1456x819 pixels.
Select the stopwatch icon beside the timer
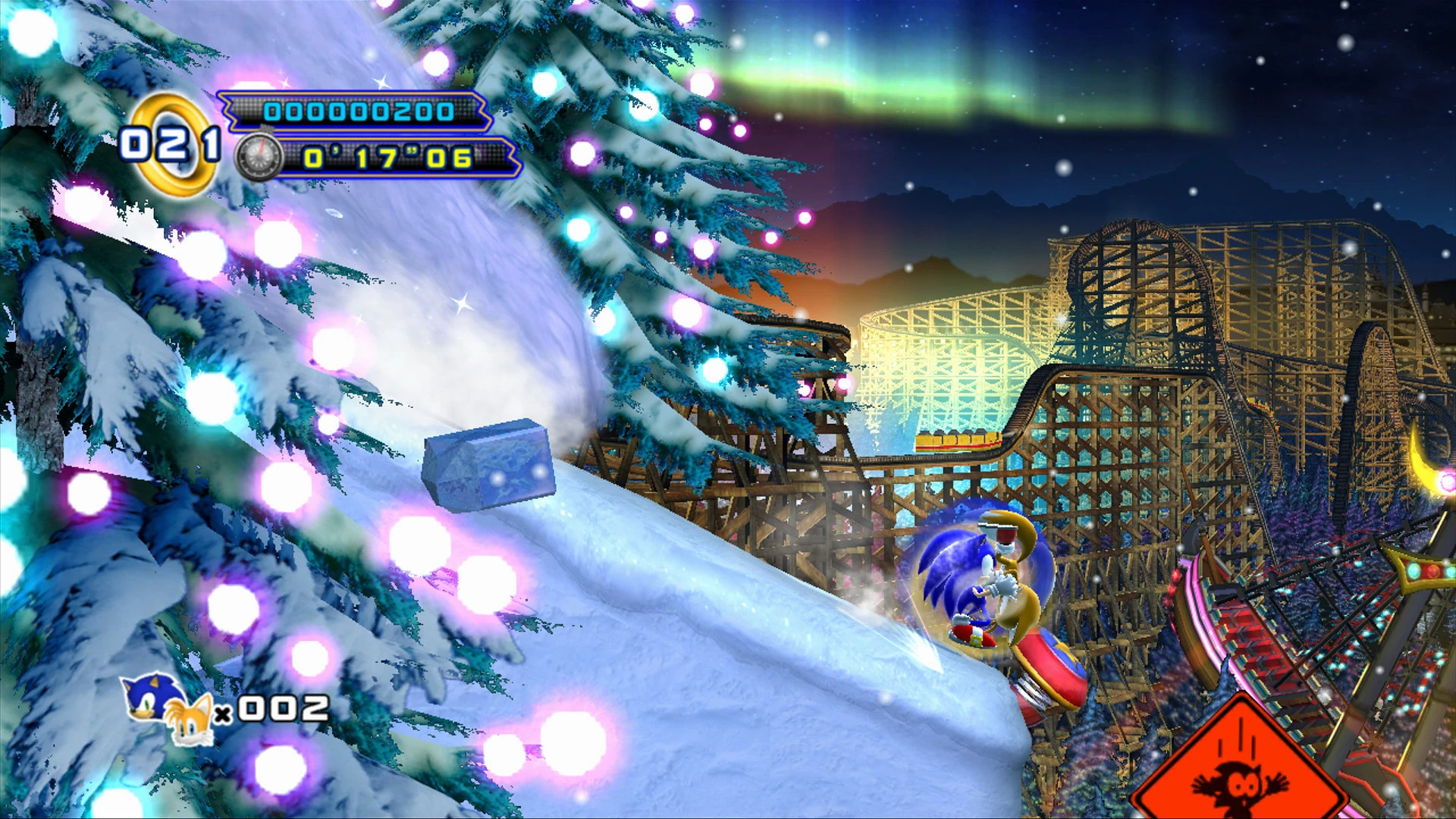tap(259, 157)
